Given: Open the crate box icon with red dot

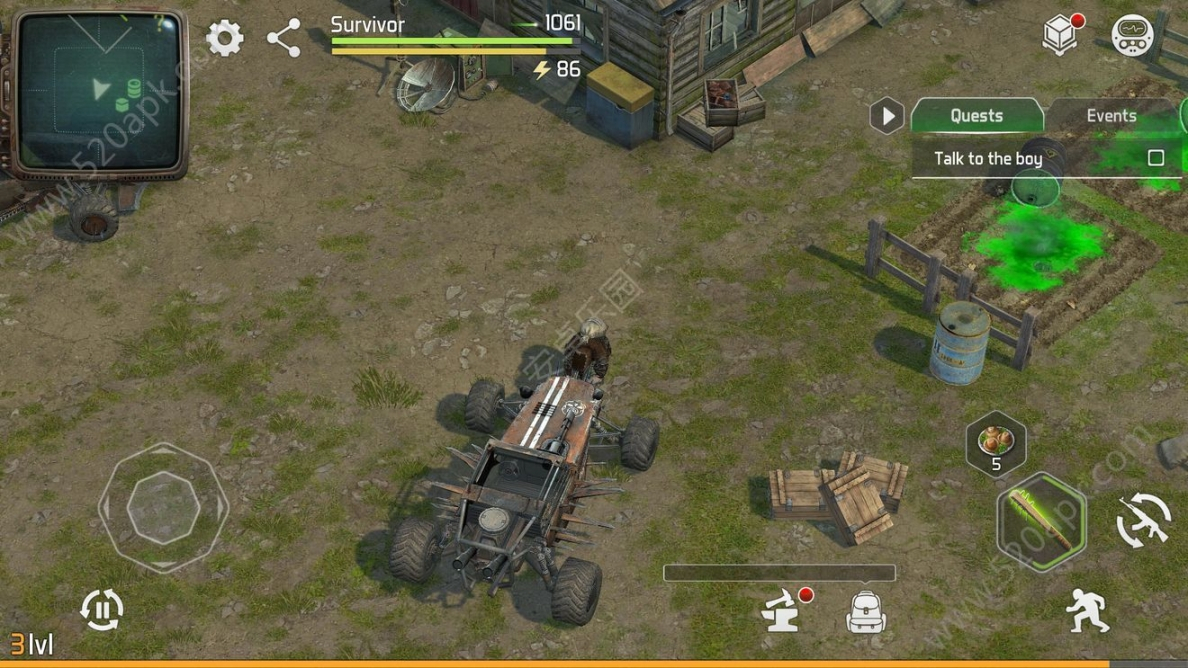Looking at the screenshot, I should [1061, 35].
